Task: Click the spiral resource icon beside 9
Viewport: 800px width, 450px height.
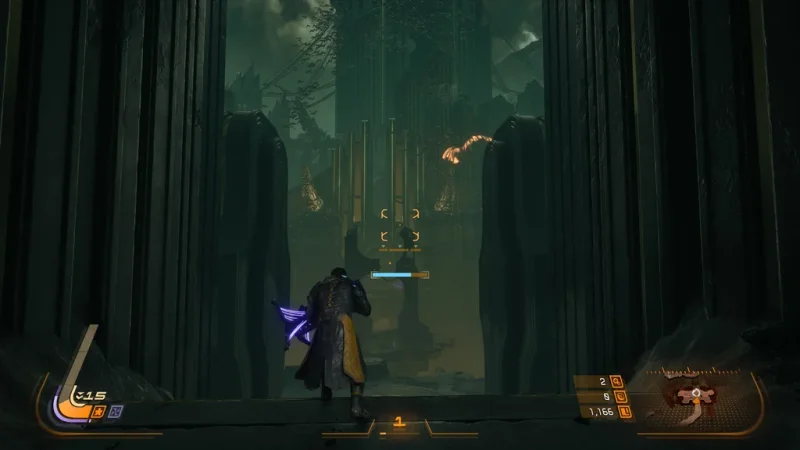Action: (616, 396)
